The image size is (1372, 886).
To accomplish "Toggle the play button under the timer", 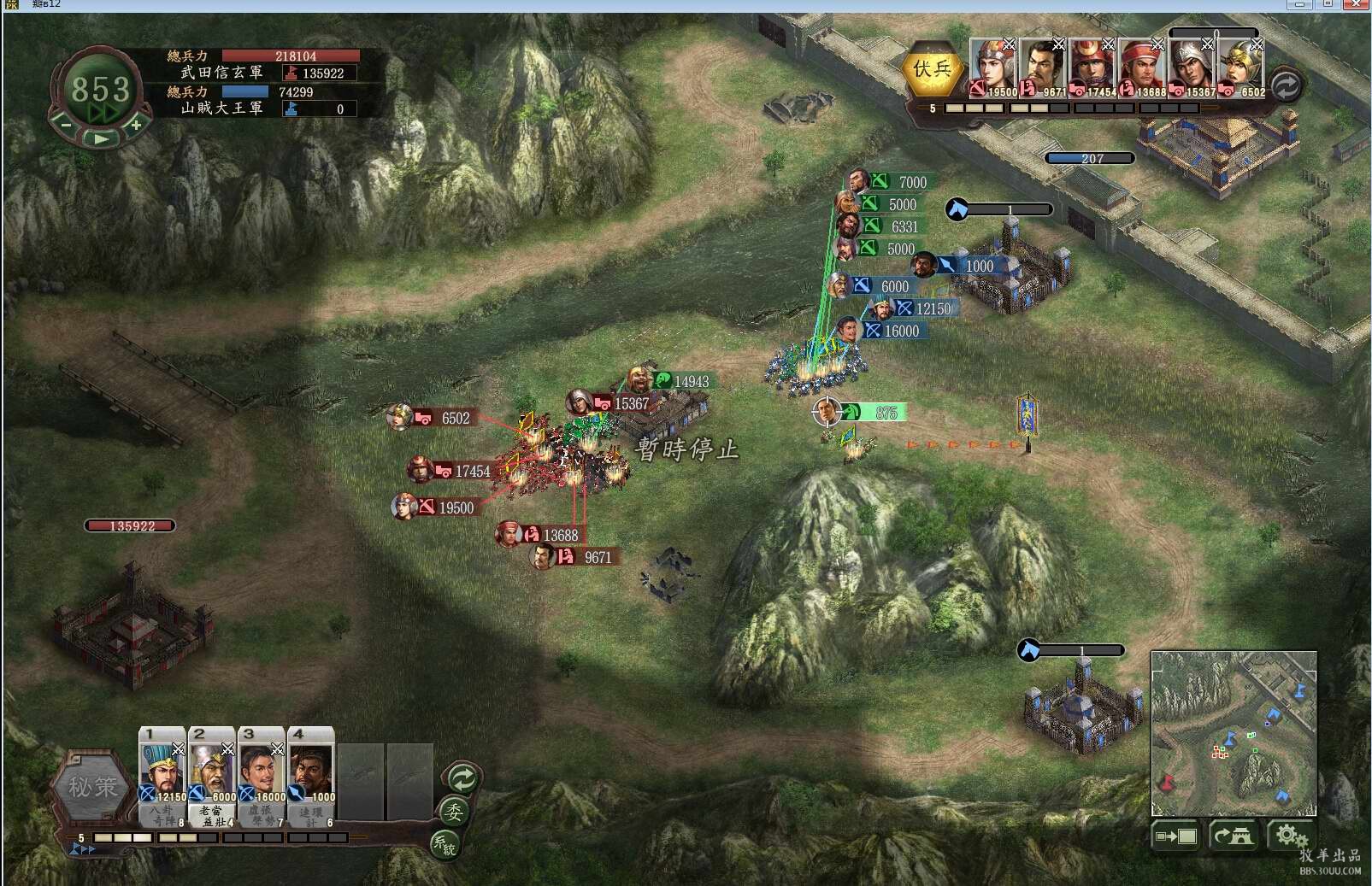I will coord(101,138).
